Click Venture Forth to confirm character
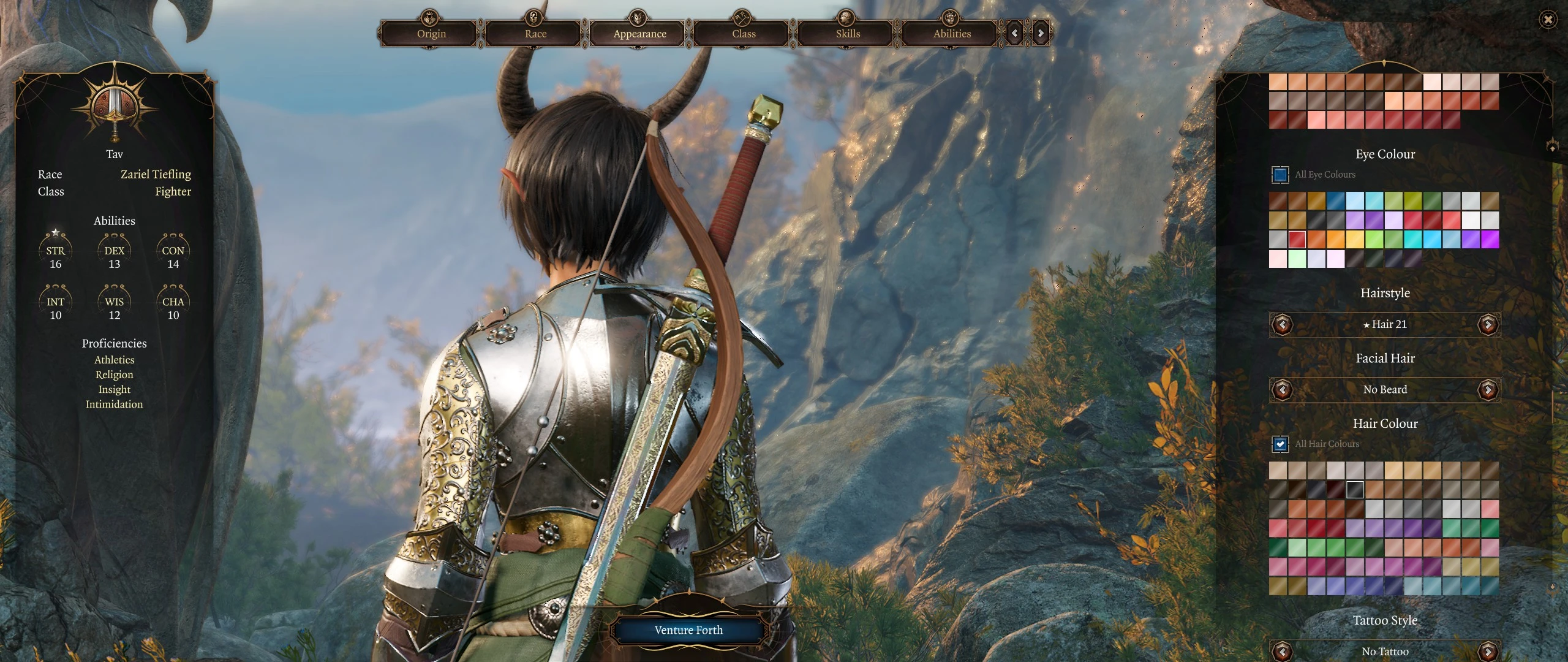 688,630
